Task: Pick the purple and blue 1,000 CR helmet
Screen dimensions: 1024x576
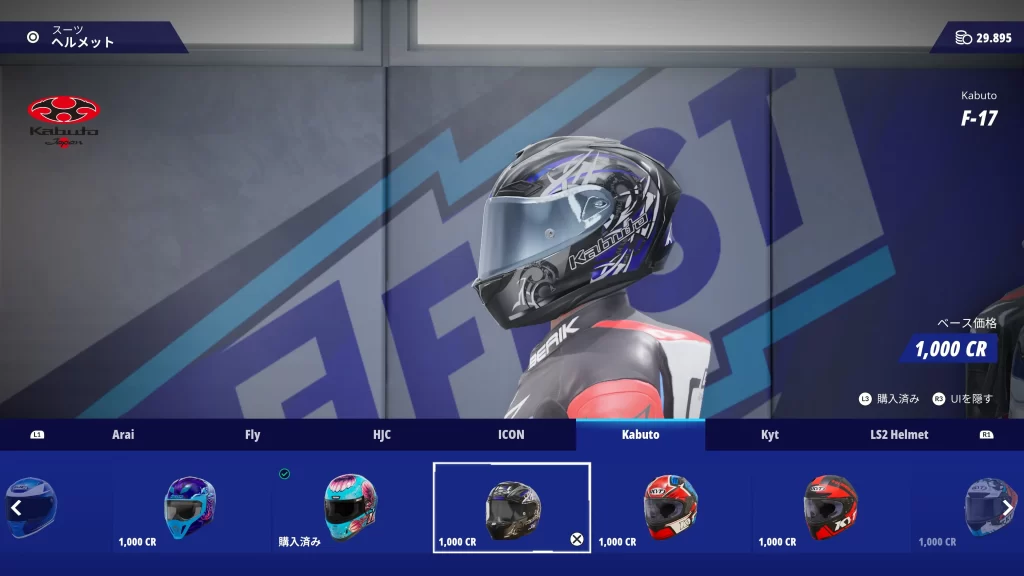Action: click(x=191, y=506)
